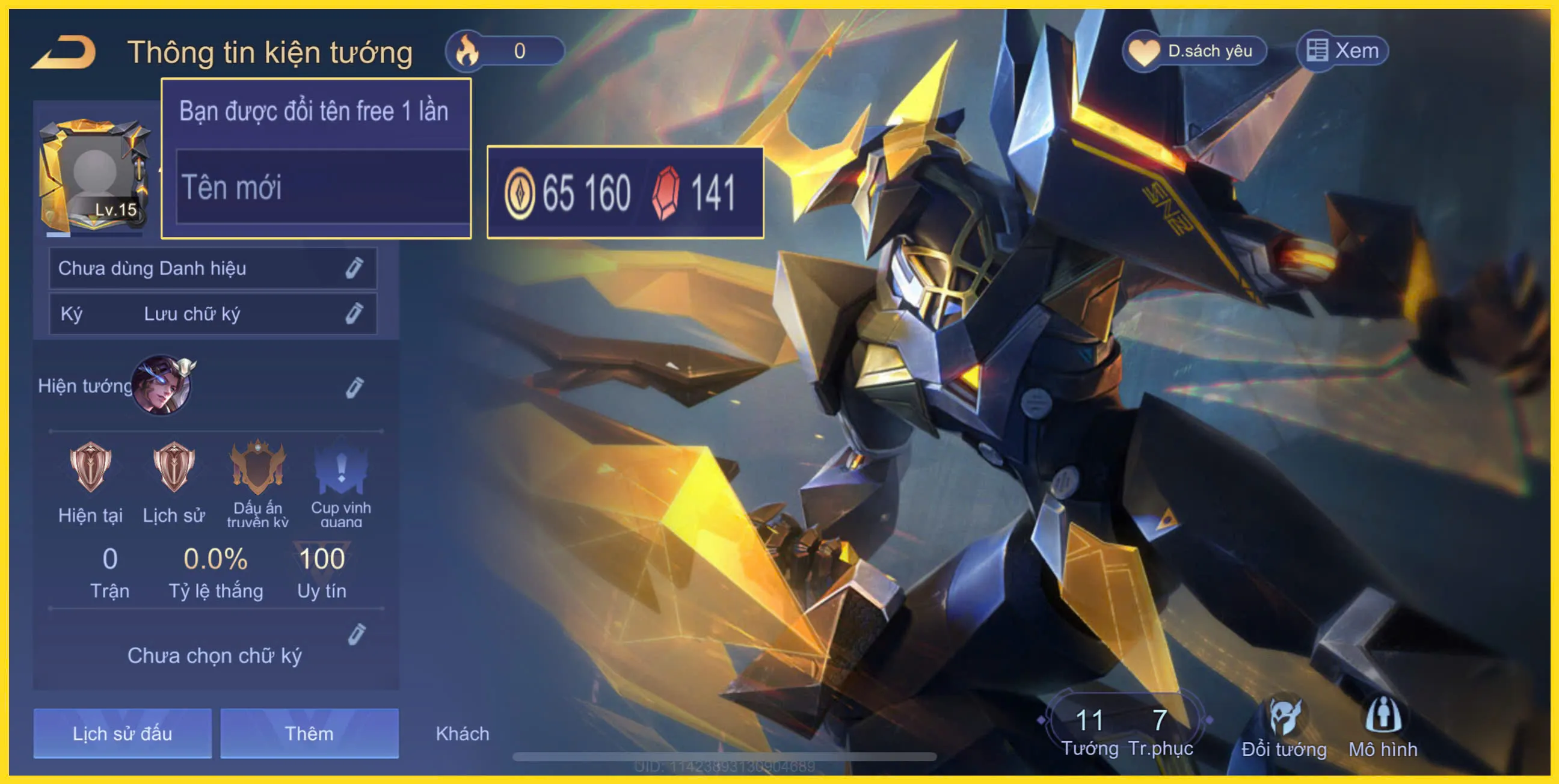Open the D.sách yêu favorites list
The image size is (1559, 784).
point(1195,52)
